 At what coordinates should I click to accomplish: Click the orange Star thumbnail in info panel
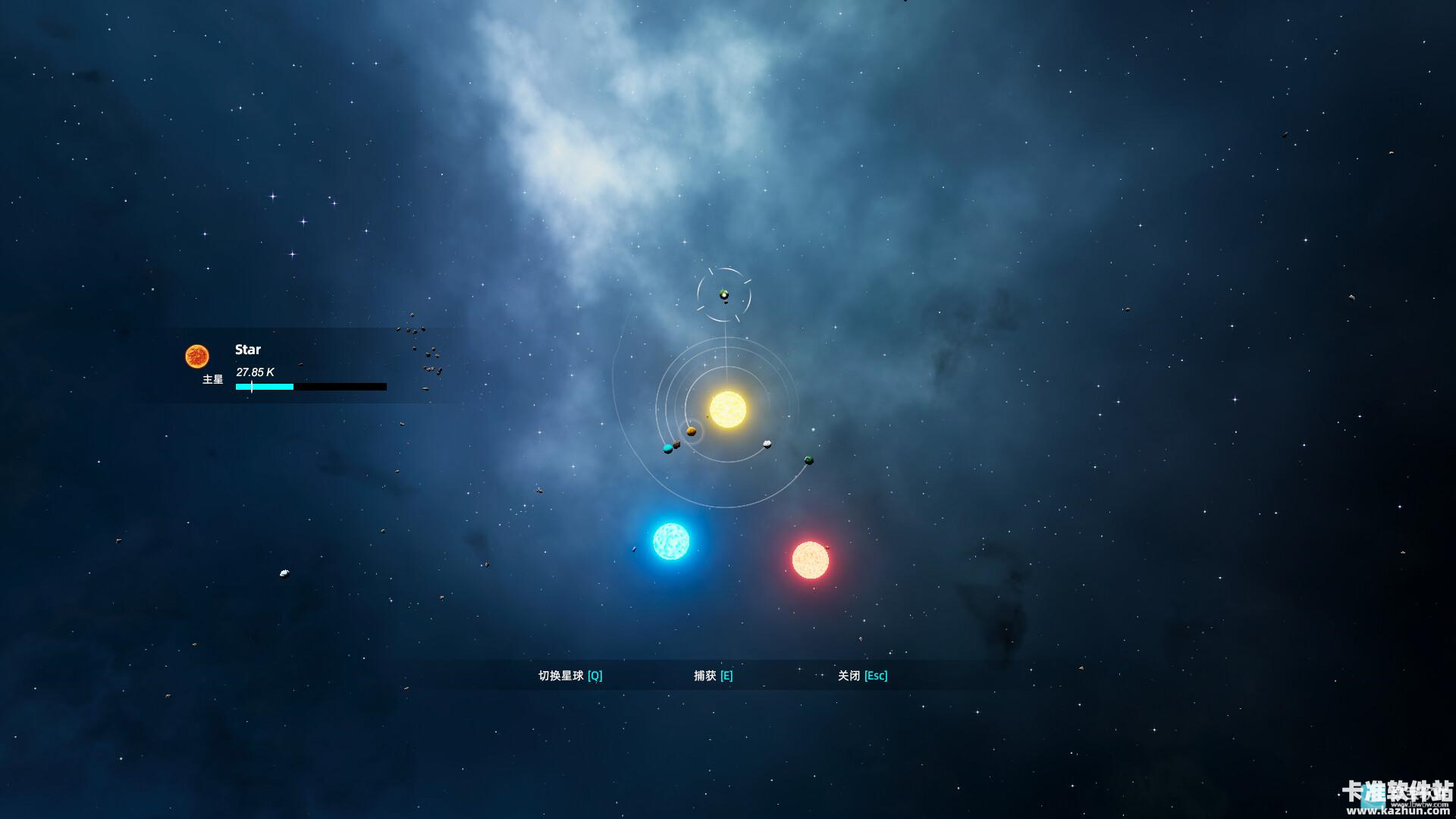tap(198, 354)
